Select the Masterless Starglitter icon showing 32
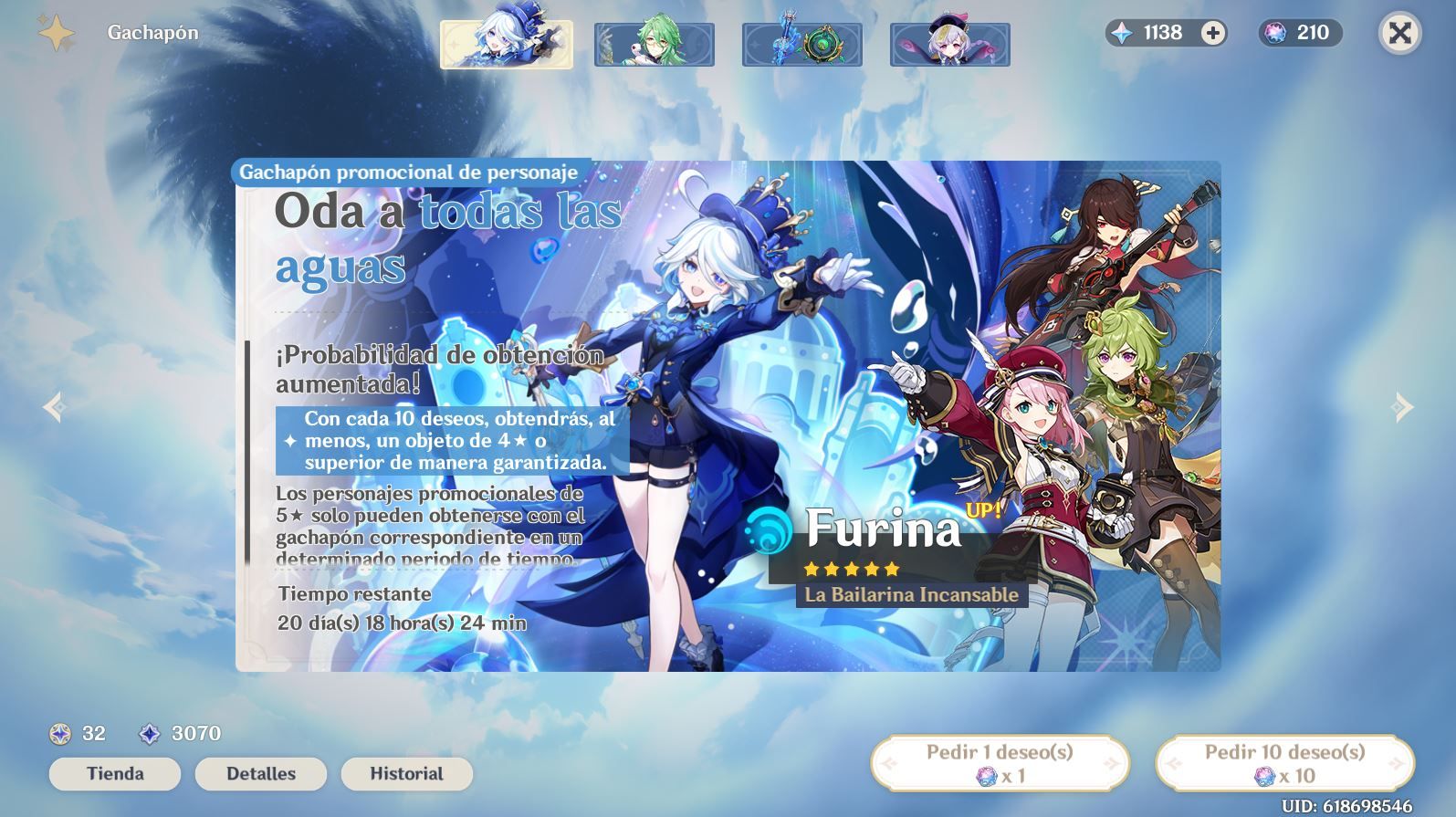 pos(60,734)
